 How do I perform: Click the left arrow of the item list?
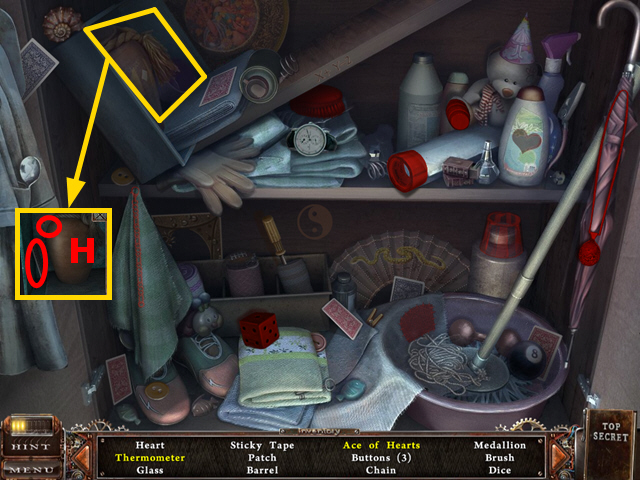(x=83, y=457)
